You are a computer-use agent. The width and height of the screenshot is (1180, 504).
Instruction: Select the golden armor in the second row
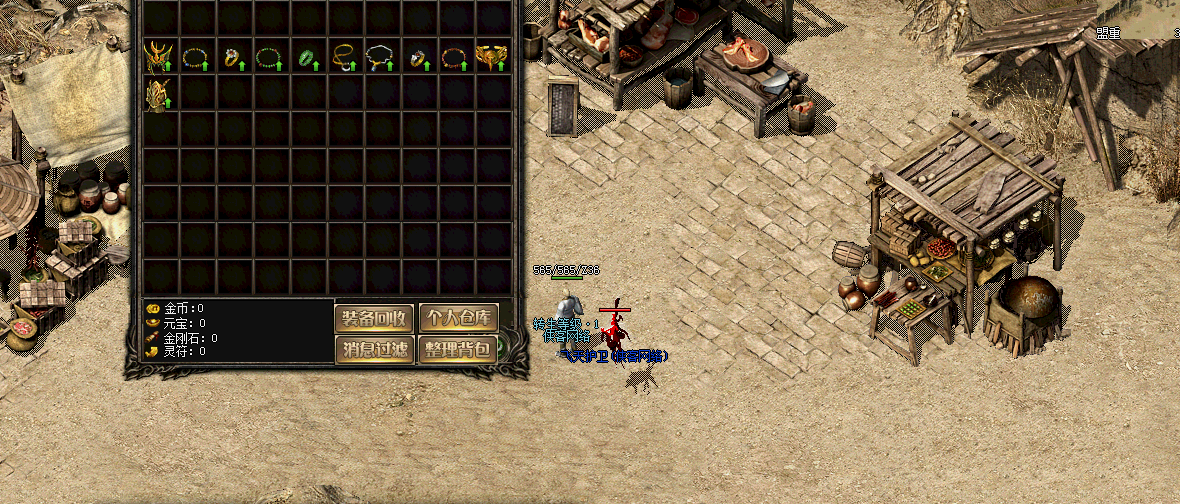[158, 93]
